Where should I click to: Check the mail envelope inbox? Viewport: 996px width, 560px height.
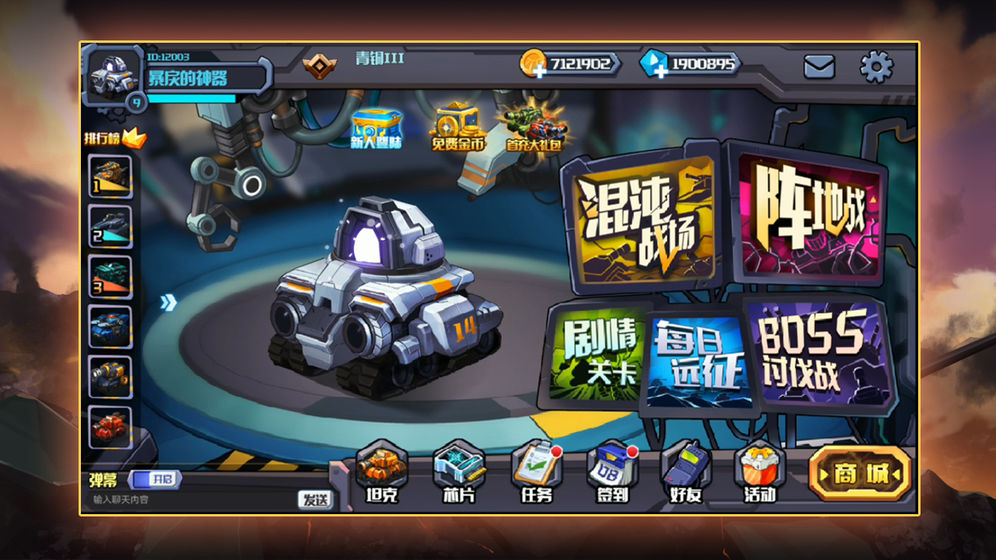(x=819, y=67)
